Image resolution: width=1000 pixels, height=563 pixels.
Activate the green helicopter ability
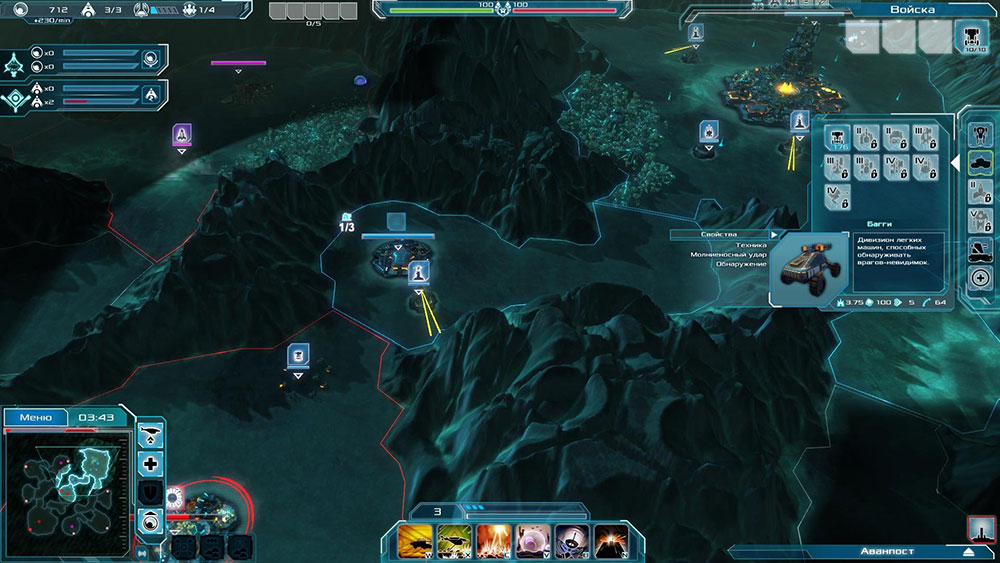pyautogui.click(x=455, y=541)
